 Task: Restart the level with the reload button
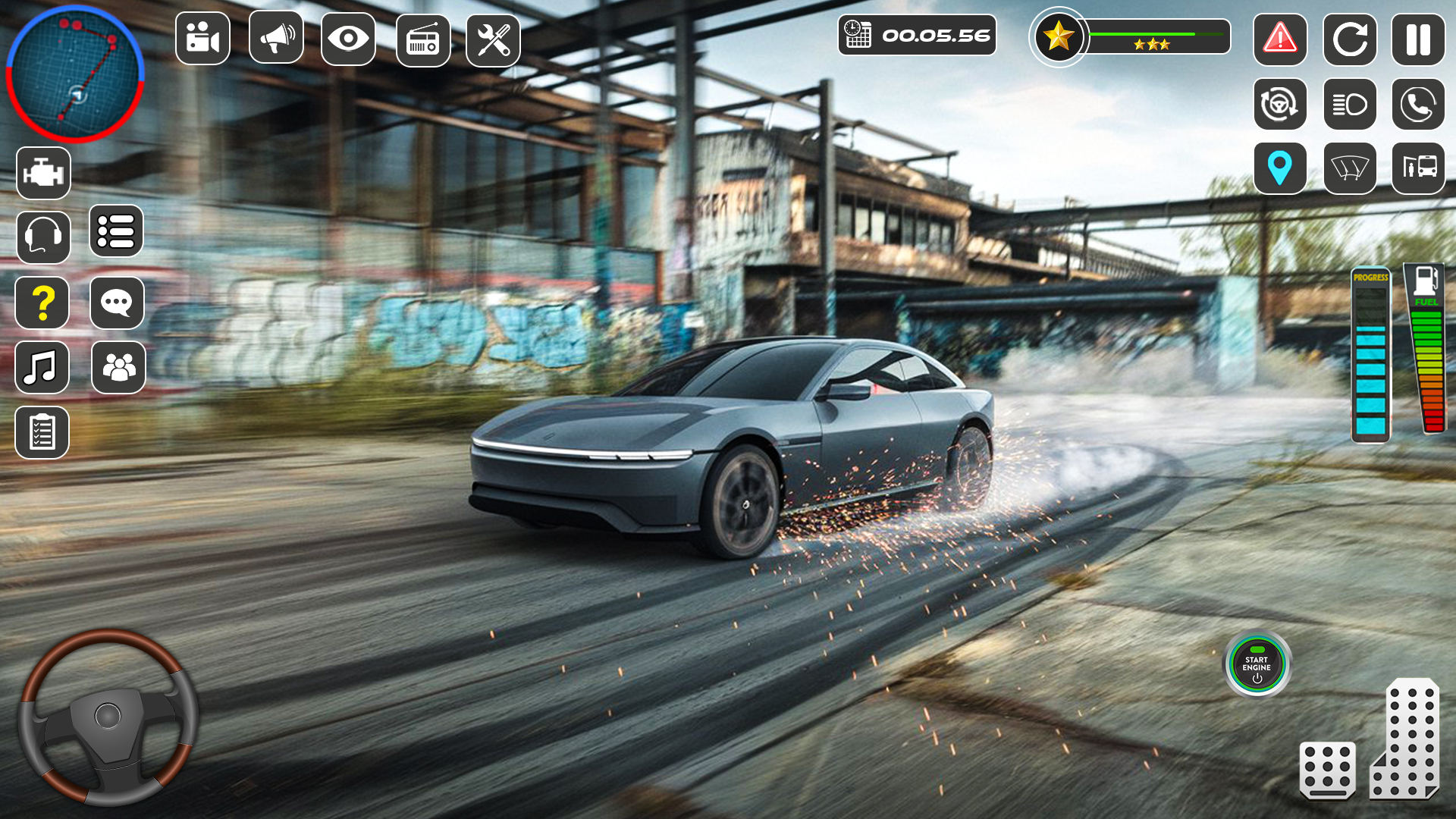(x=1350, y=40)
